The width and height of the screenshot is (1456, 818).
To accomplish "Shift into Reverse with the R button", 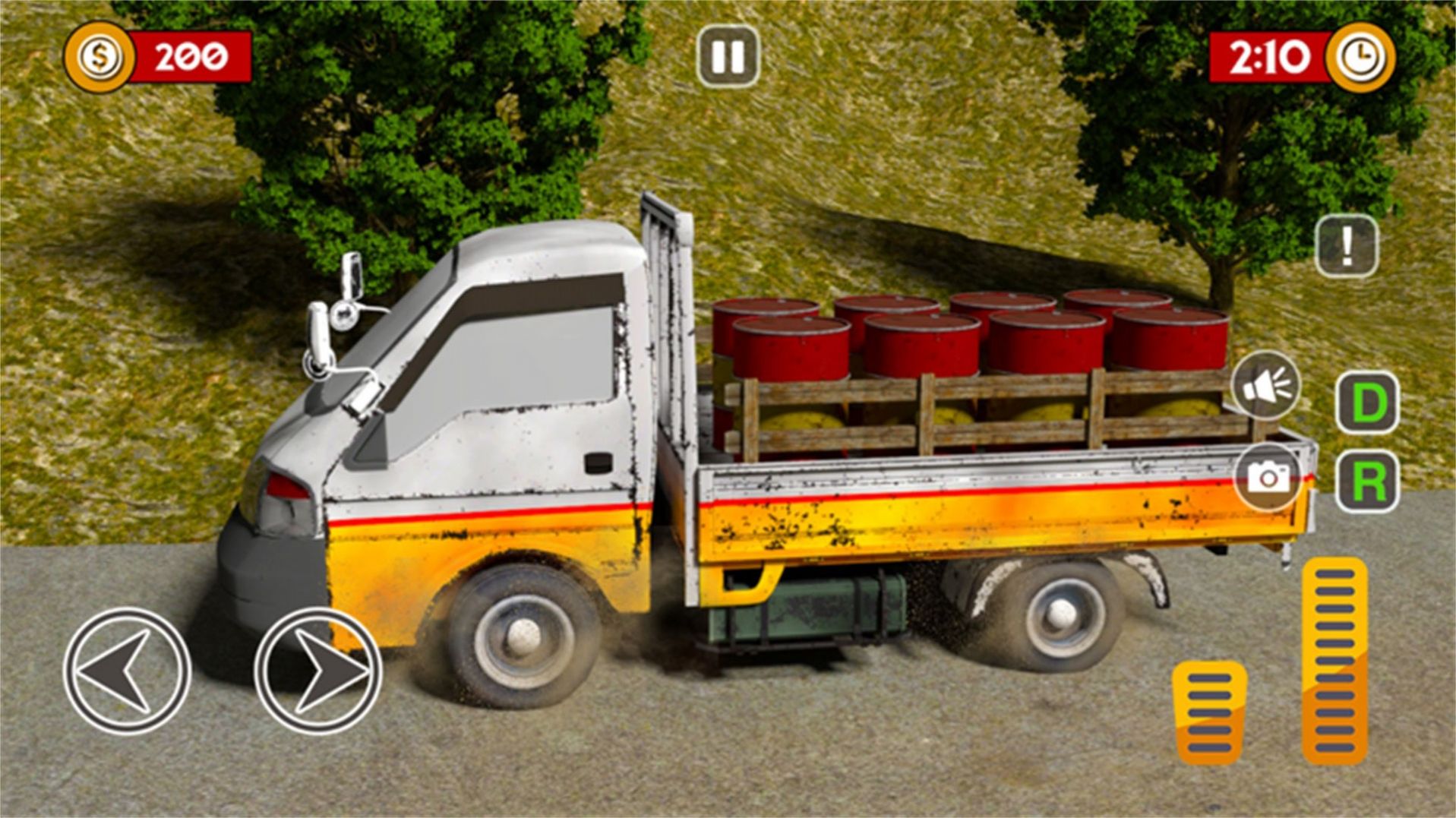I will 1367,482.
